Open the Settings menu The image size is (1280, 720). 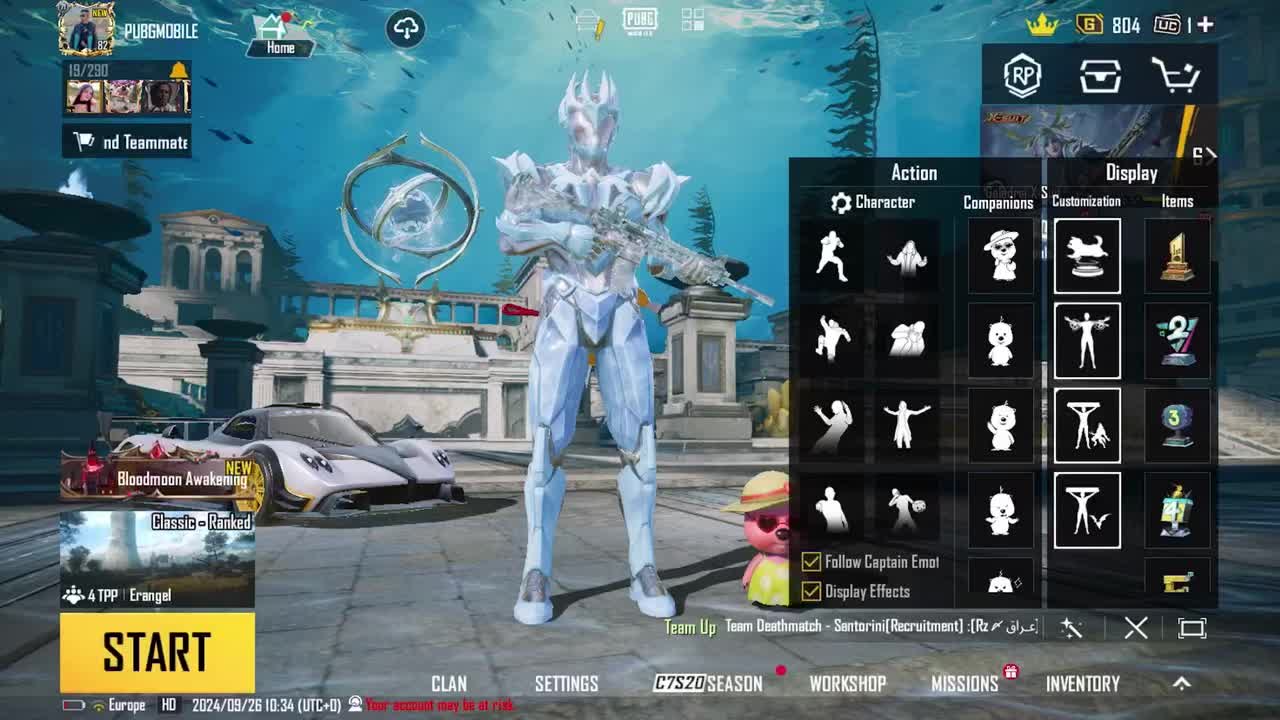point(566,684)
